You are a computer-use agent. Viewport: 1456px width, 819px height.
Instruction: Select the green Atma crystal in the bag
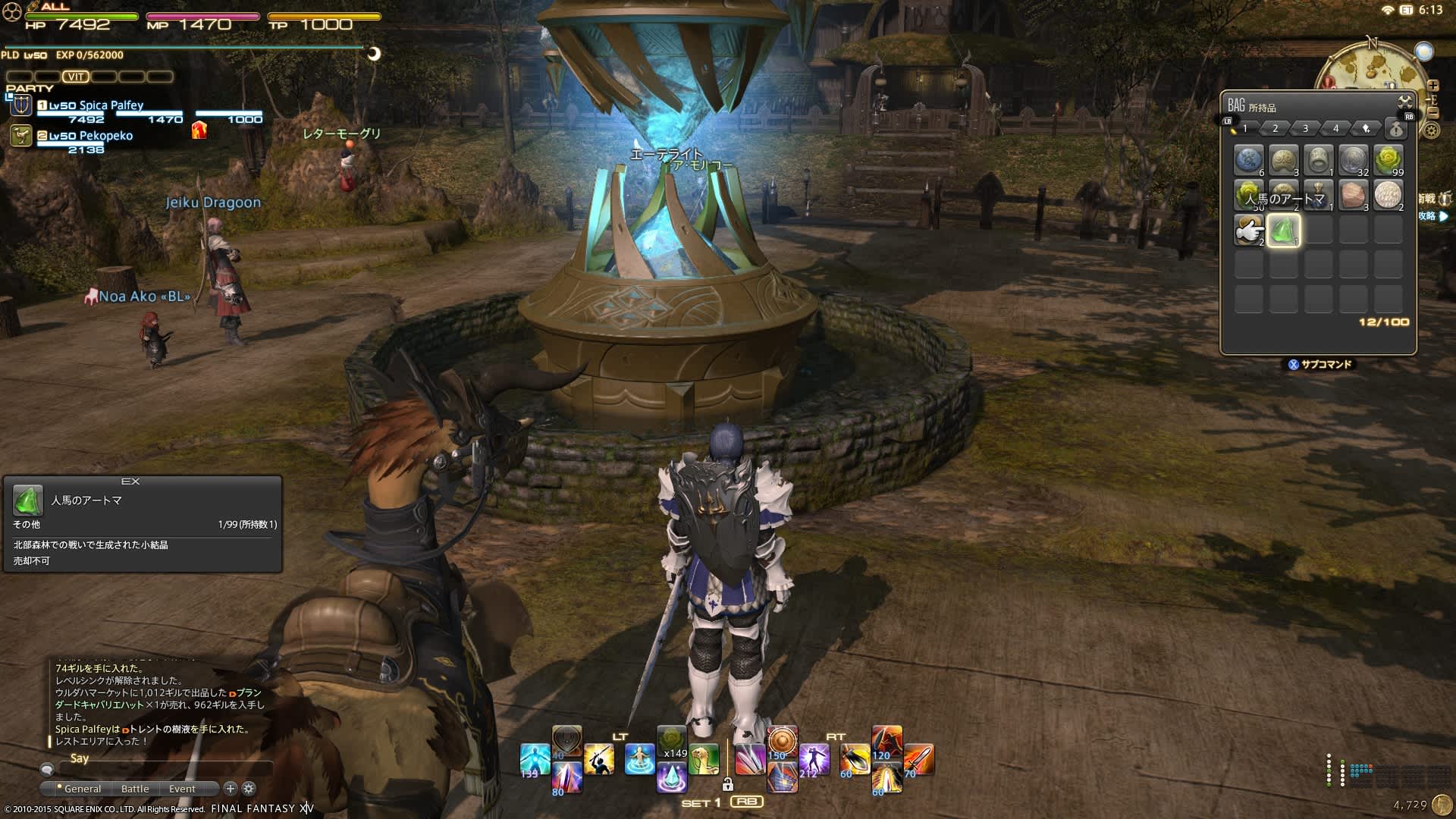click(x=1283, y=230)
